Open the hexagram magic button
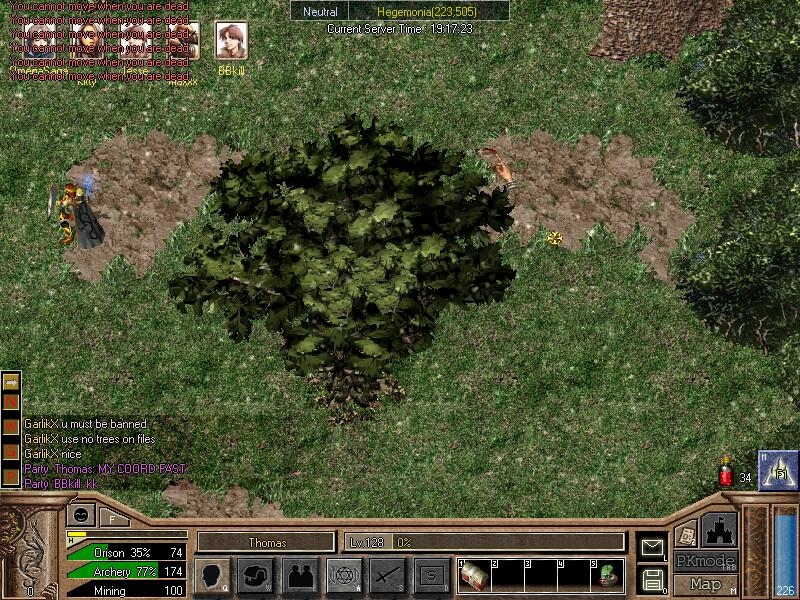The width and height of the screenshot is (800, 600). pyautogui.click(x=344, y=576)
